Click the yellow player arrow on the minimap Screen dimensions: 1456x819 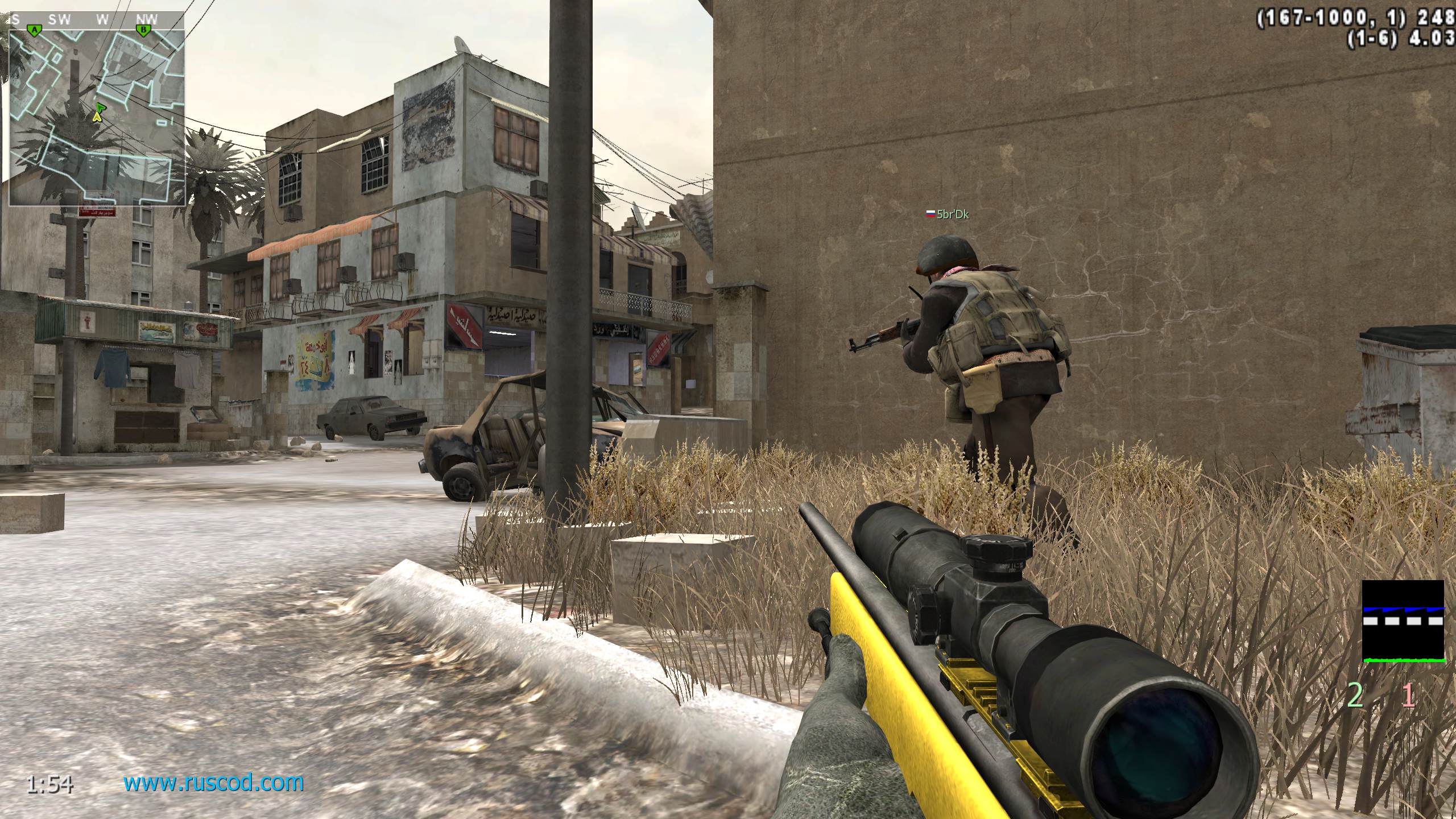[97, 117]
